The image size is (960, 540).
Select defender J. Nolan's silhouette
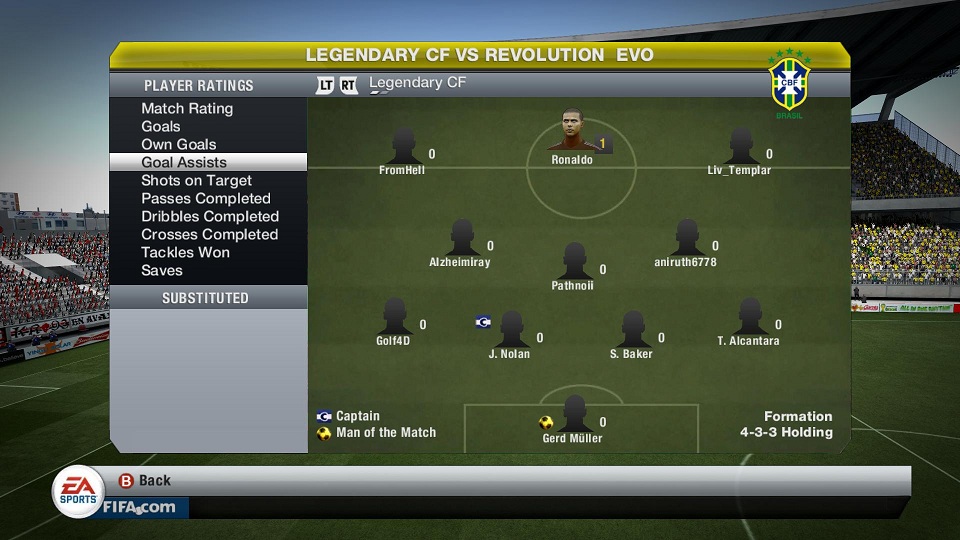pyautogui.click(x=511, y=329)
